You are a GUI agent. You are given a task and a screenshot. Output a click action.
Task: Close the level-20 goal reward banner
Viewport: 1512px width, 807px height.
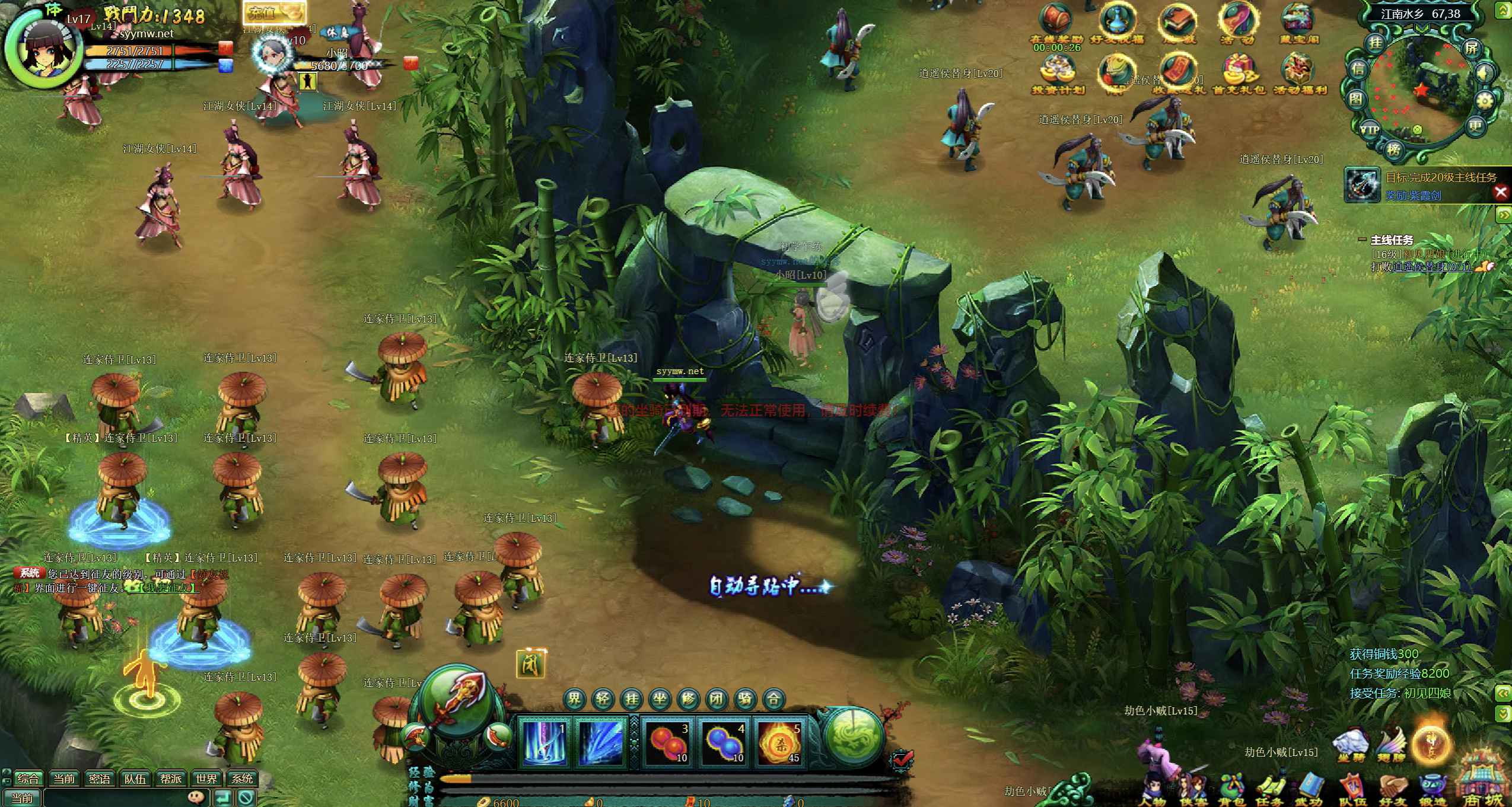tap(1501, 192)
